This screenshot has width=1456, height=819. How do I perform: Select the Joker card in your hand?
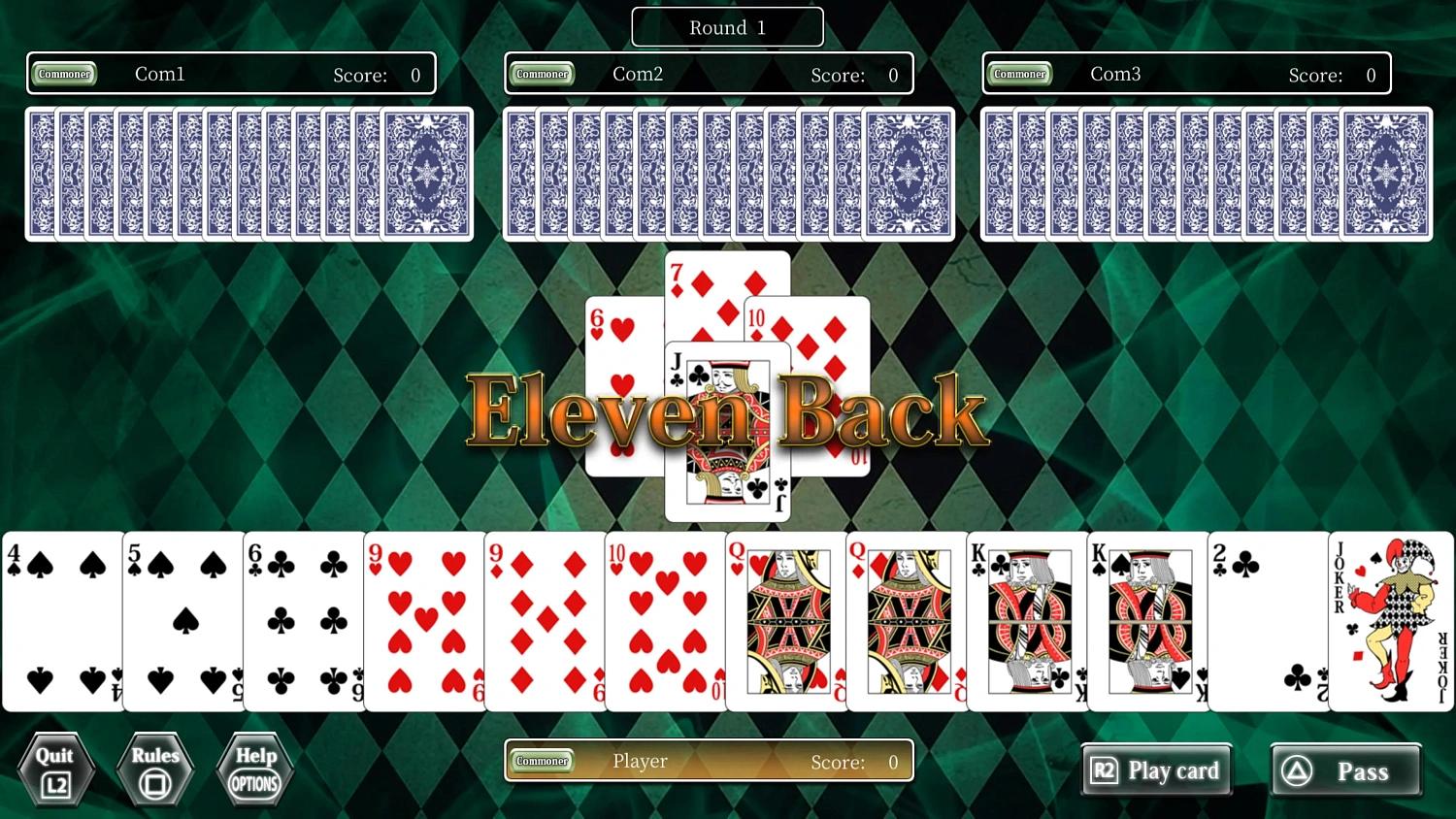pyautogui.click(x=1391, y=621)
